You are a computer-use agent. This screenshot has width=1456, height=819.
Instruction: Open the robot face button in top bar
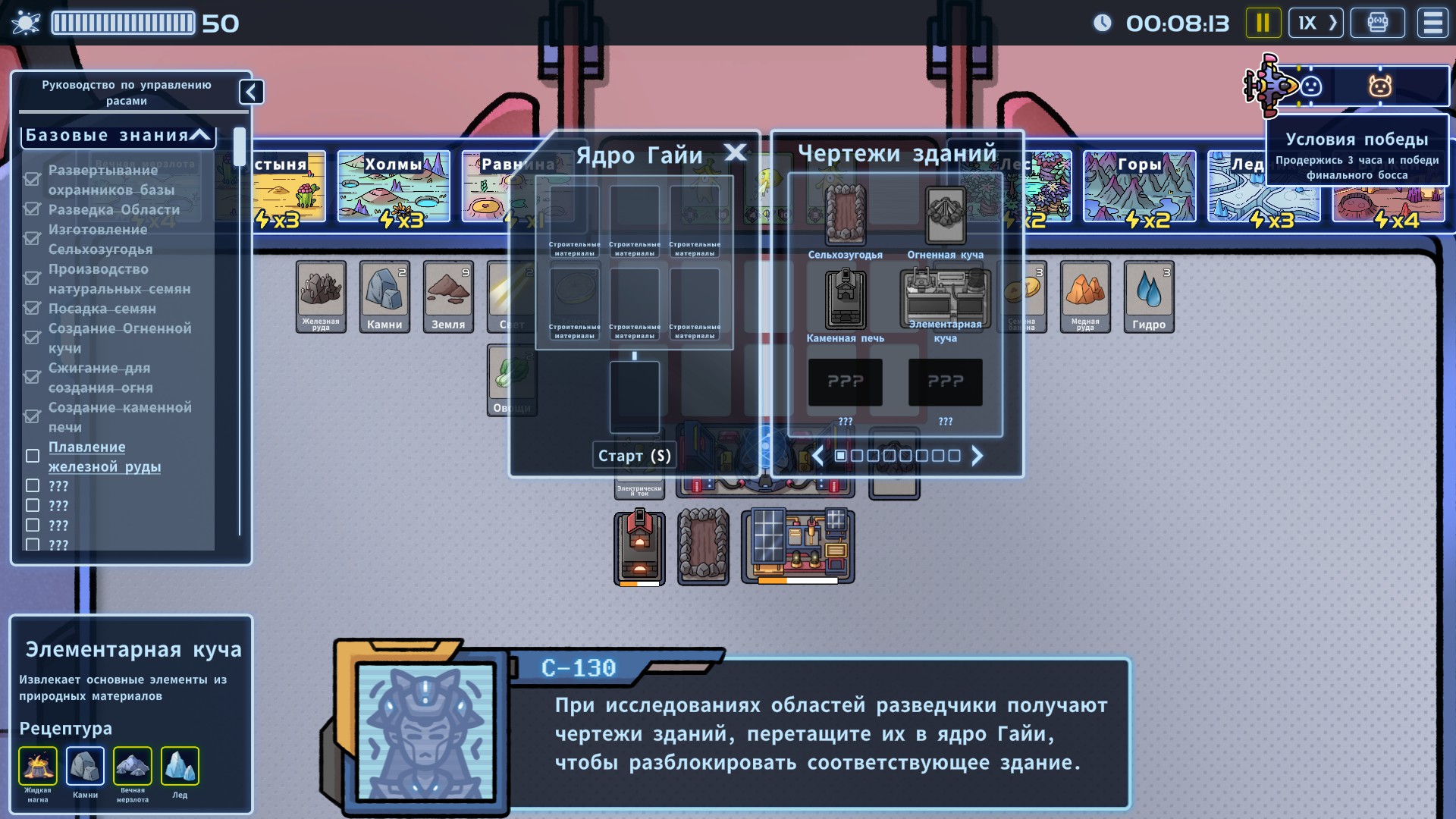point(1377,23)
